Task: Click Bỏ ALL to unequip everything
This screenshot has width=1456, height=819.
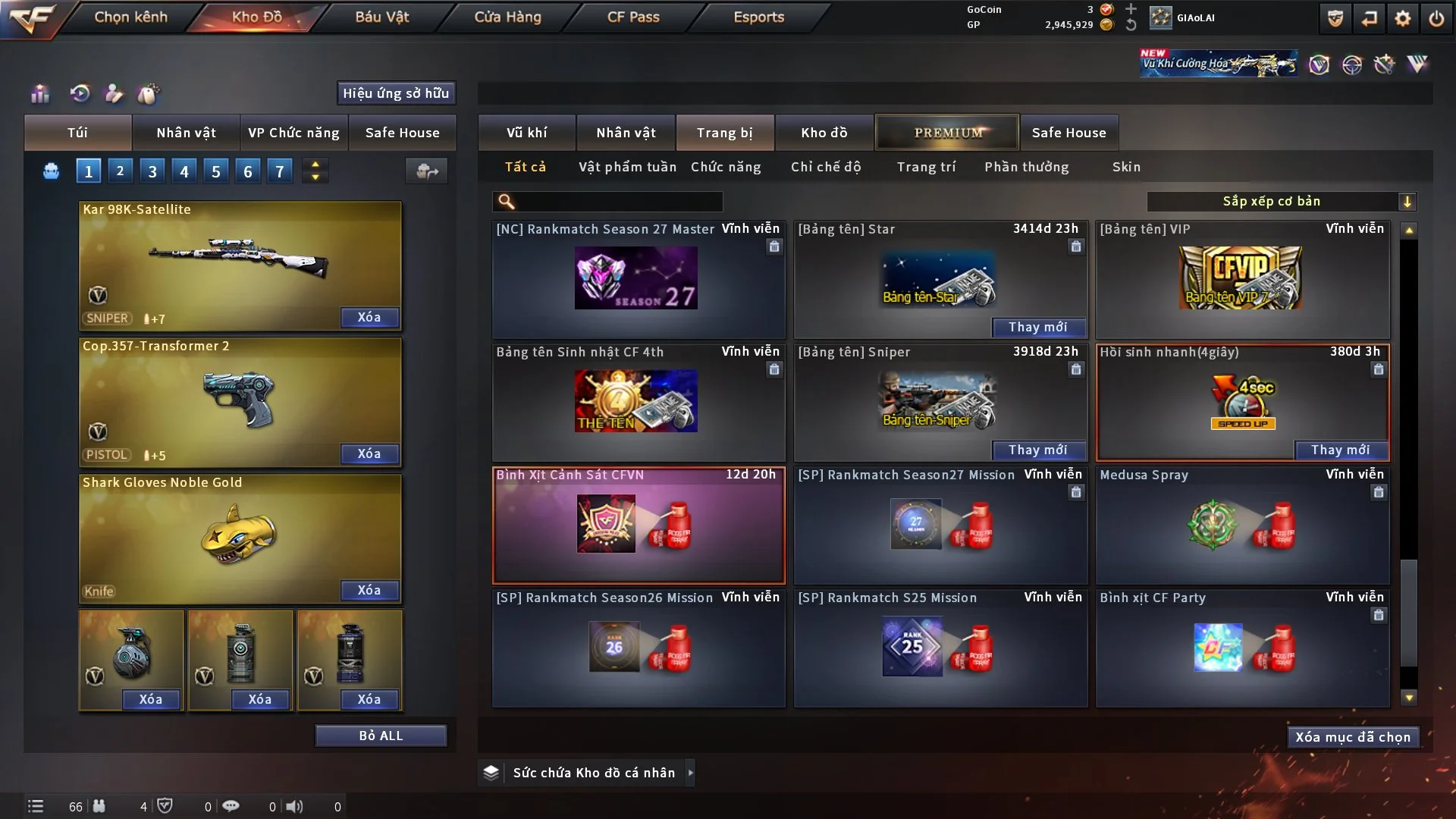Action: [381, 736]
